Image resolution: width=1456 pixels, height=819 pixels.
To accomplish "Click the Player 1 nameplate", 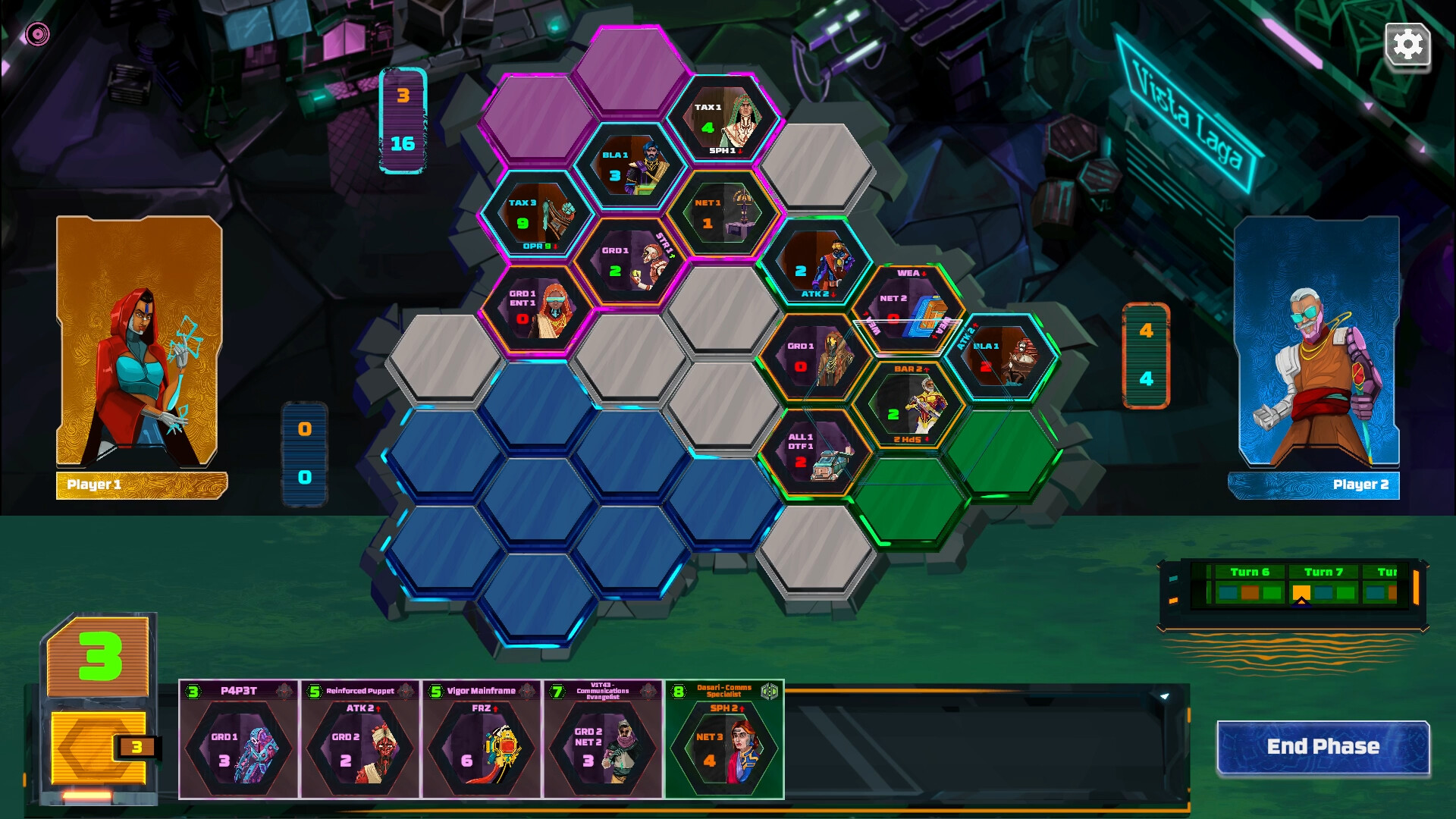I will (140, 486).
